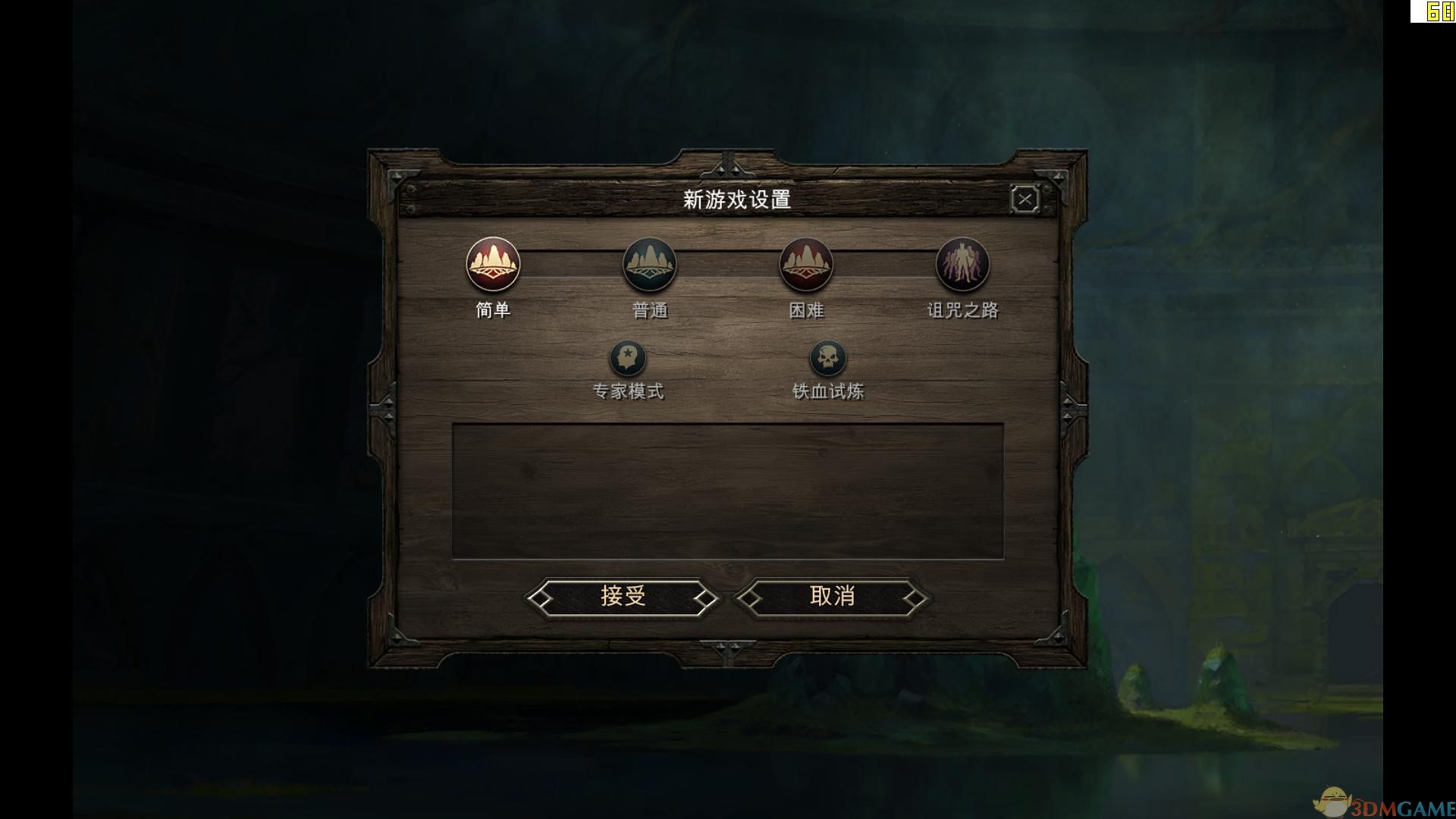
Task: Click the 诅咒之路 label text
Action: click(x=963, y=309)
